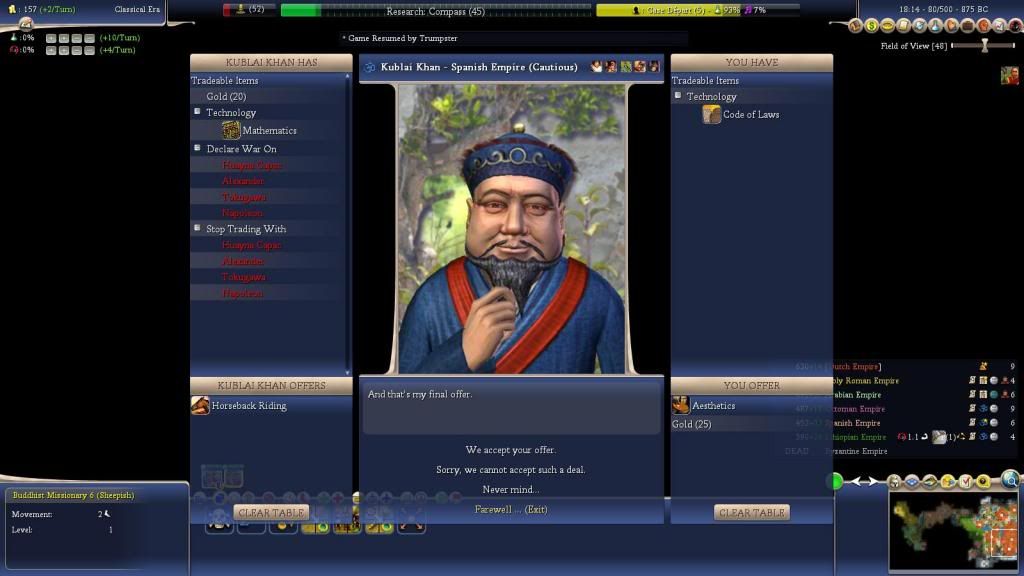
Task: Collapse the Stop Trading With category
Action: tap(198, 228)
